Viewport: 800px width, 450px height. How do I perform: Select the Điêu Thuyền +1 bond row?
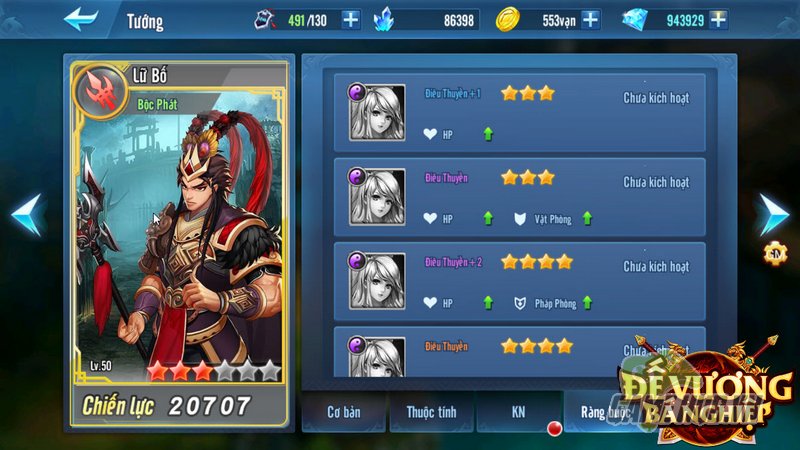point(519,112)
